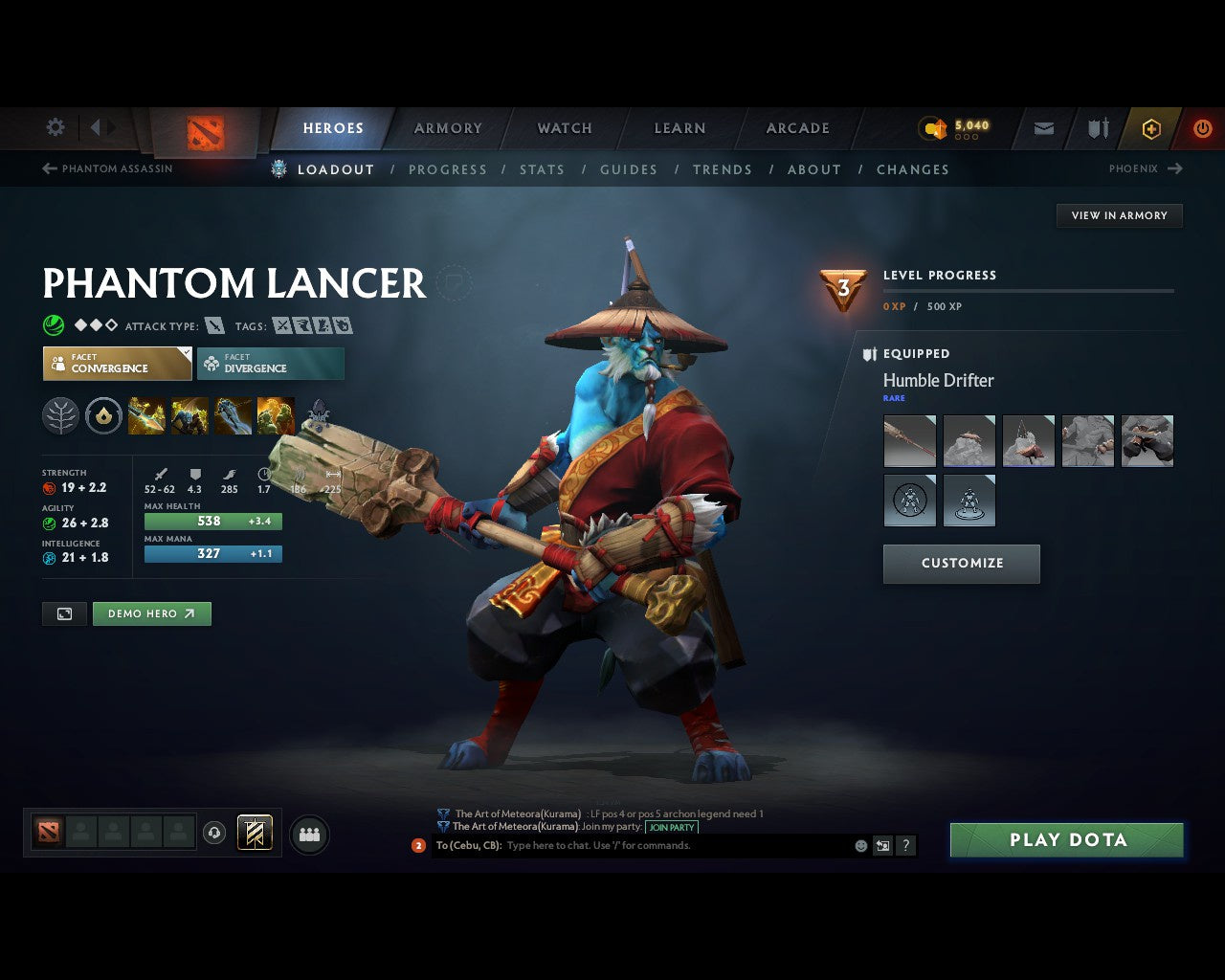
Task: Select the Convergence facet
Action: coord(117,364)
